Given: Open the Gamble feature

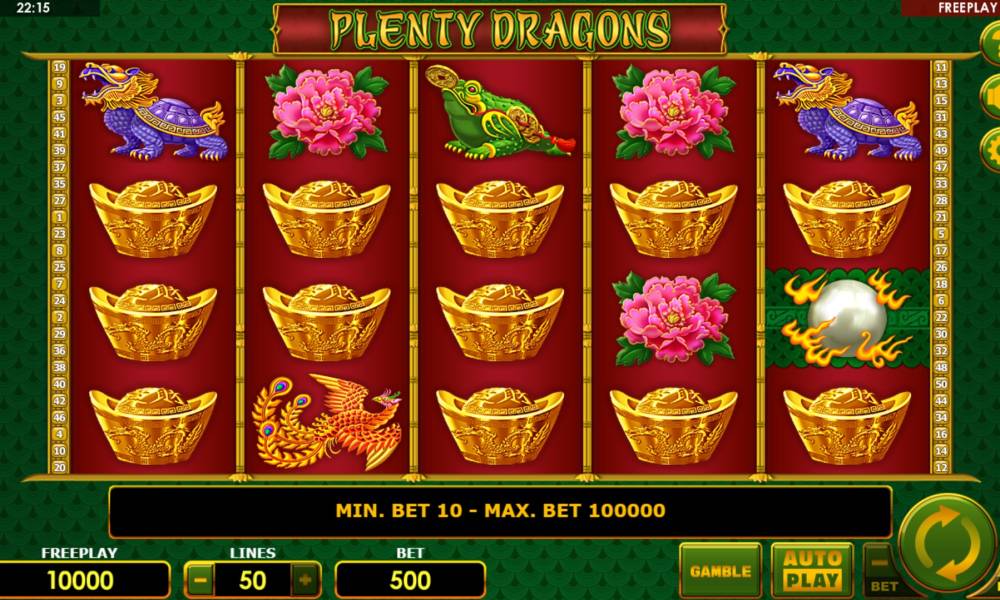Looking at the screenshot, I should click(x=720, y=571).
